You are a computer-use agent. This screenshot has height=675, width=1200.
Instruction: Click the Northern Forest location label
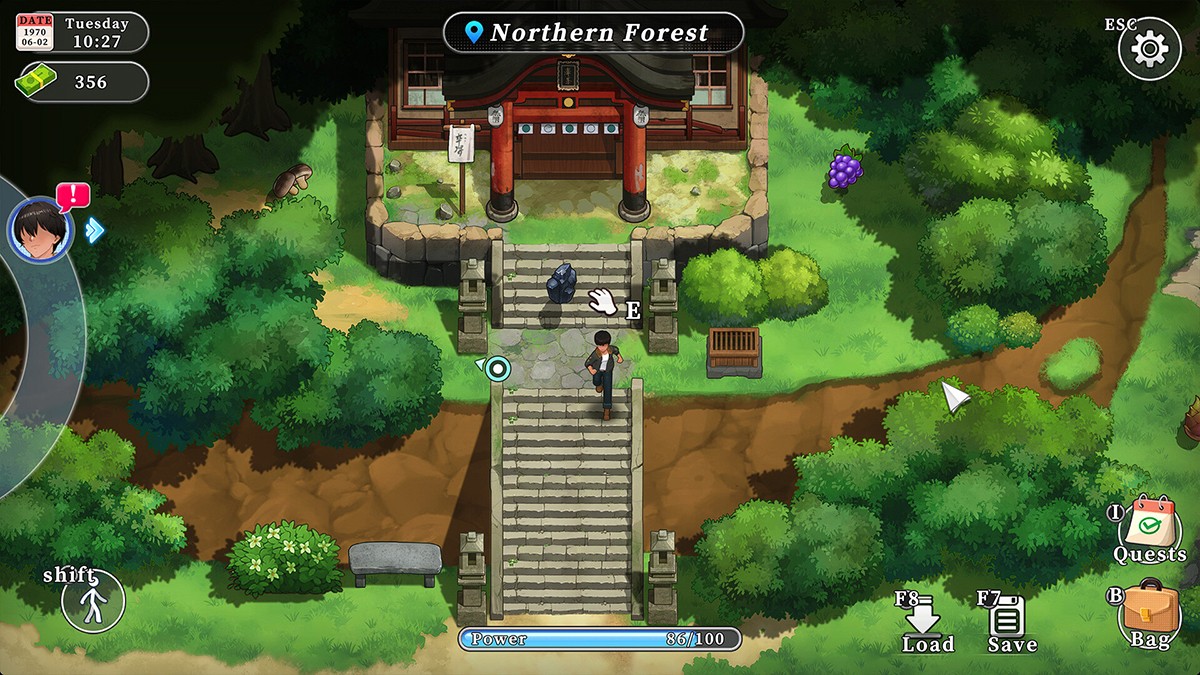(593, 33)
